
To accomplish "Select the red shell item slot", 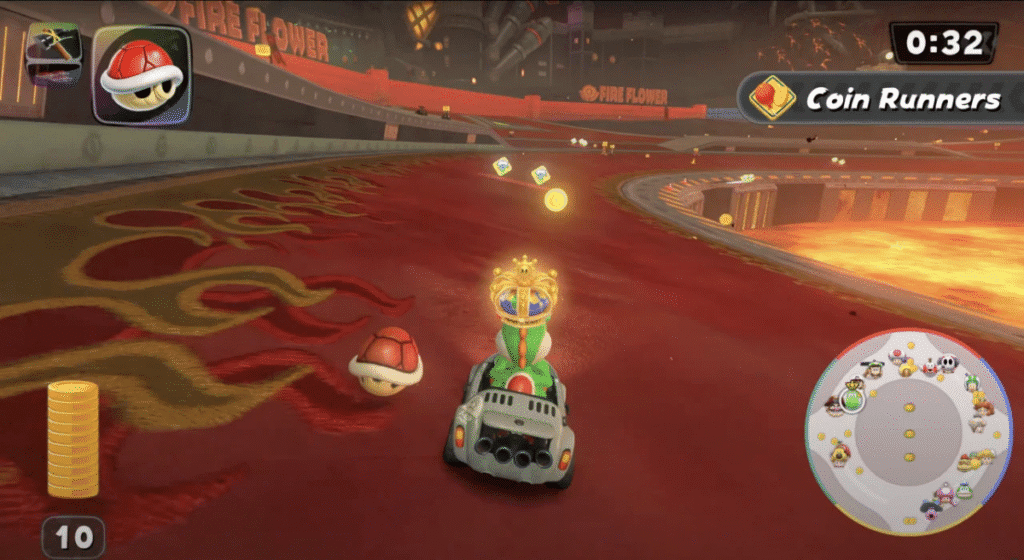I will click(141, 73).
